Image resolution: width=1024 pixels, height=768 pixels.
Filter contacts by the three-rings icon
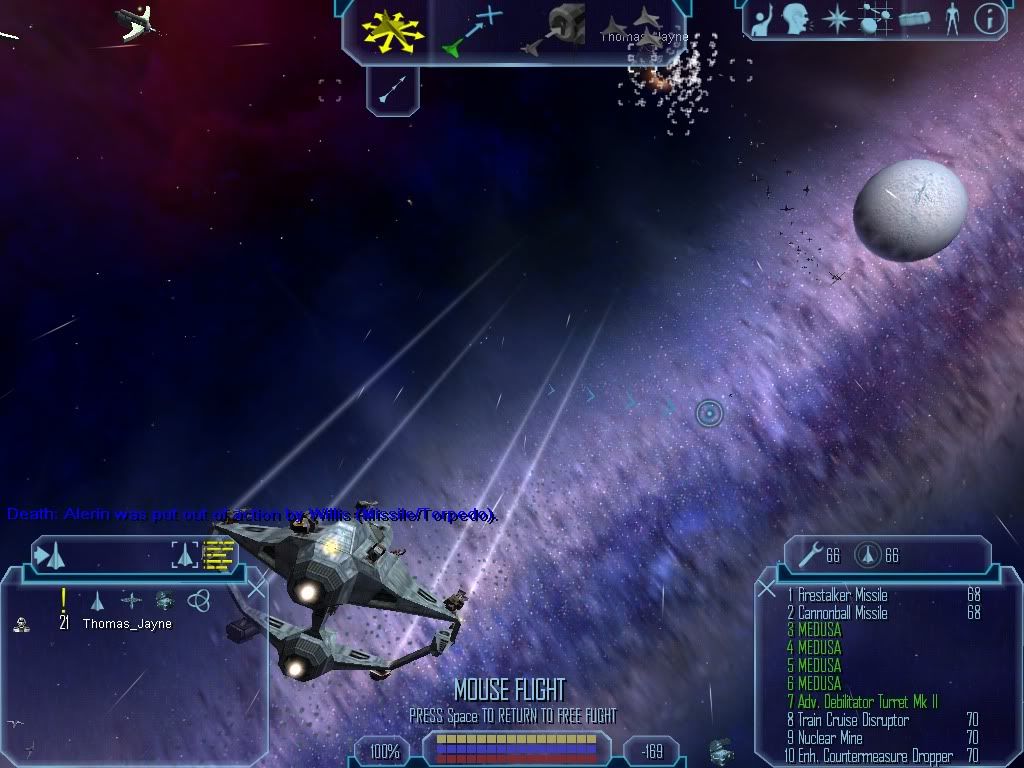198,600
